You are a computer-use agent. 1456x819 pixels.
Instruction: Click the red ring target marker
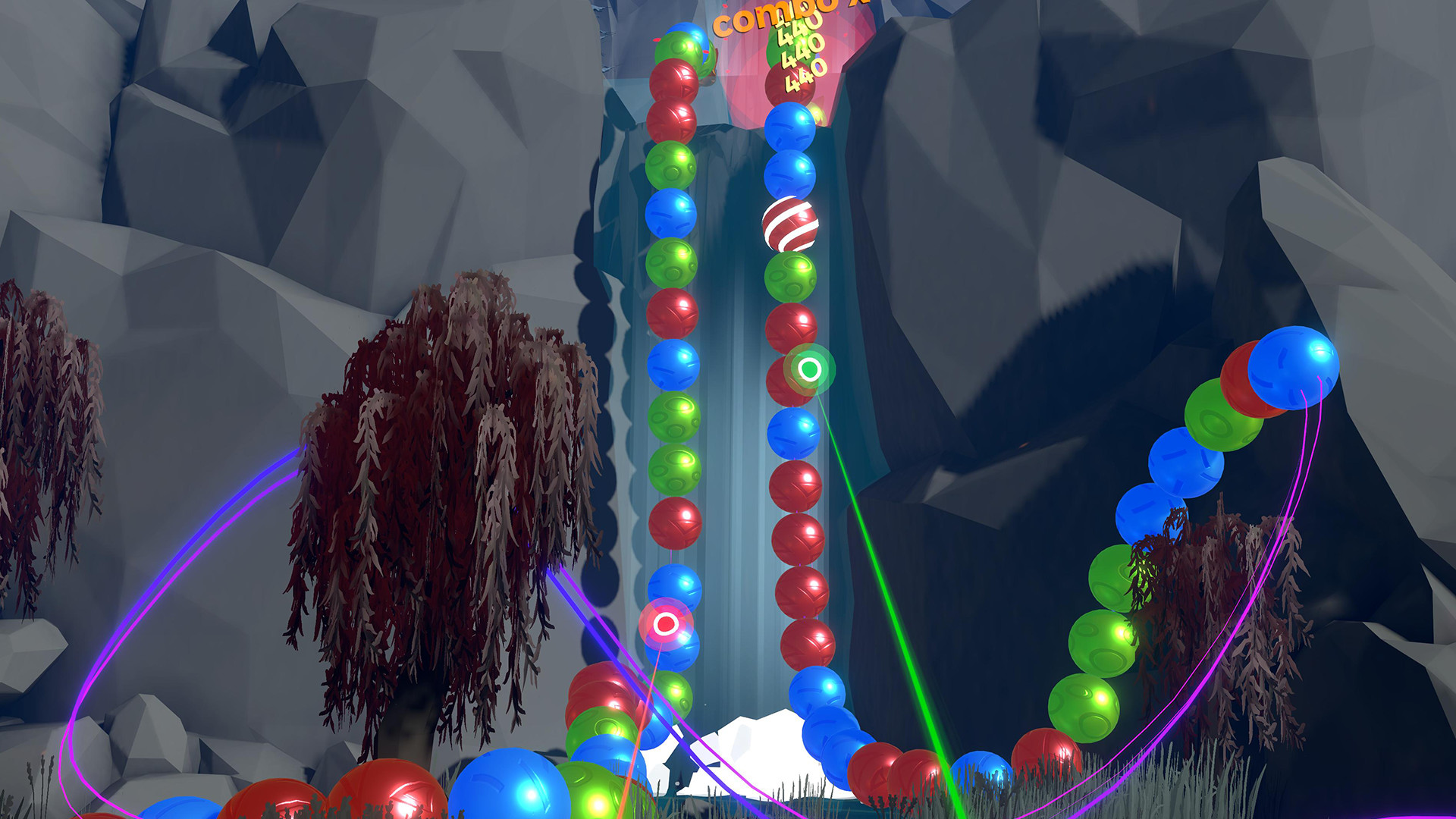666,624
